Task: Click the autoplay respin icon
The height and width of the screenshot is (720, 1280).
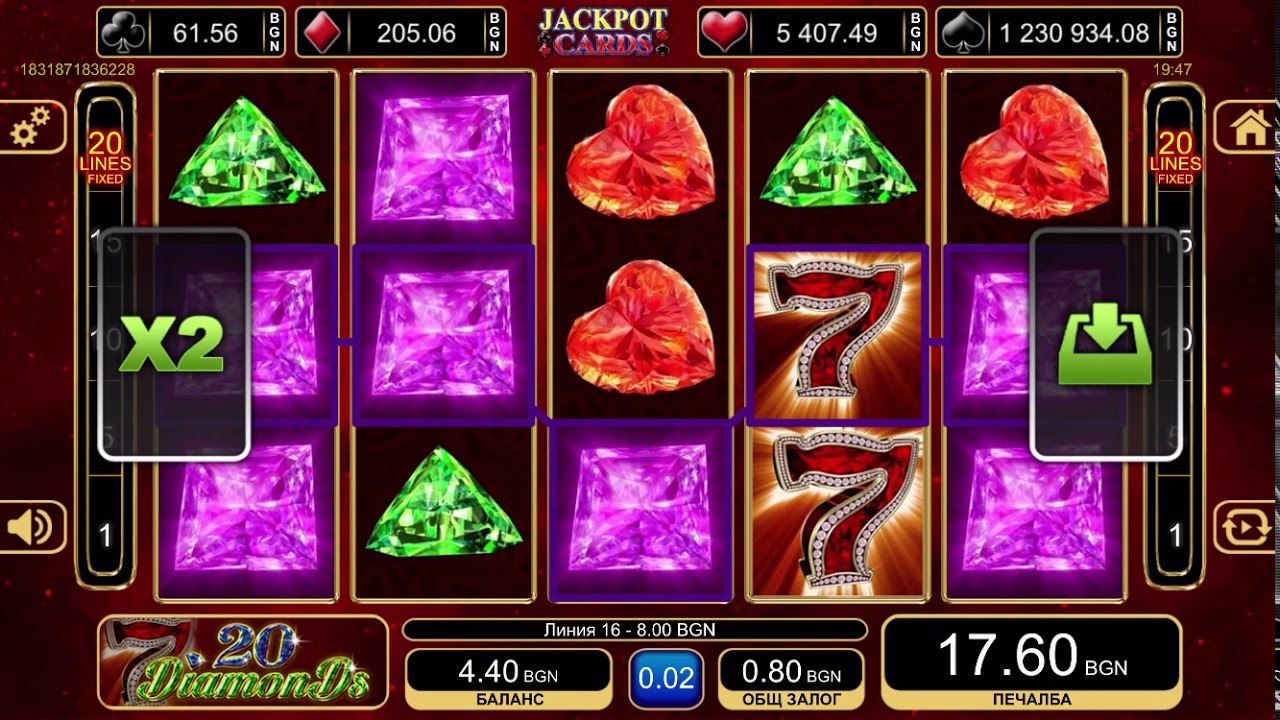Action: [x=1247, y=525]
